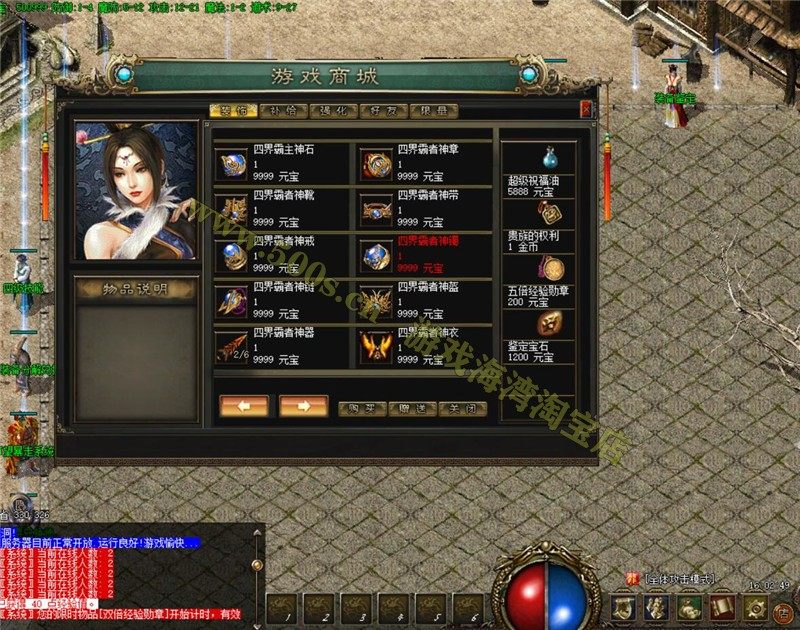Switch to the 装饰 shop tab
The width and height of the screenshot is (800, 630).
[x=233, y=111]
